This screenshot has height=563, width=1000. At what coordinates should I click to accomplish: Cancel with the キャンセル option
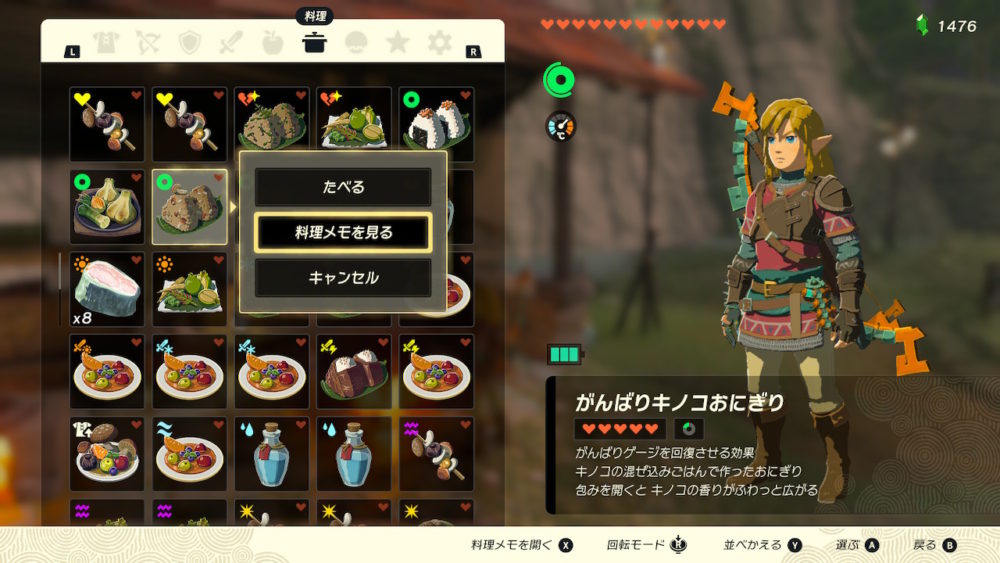click(342, 277)
